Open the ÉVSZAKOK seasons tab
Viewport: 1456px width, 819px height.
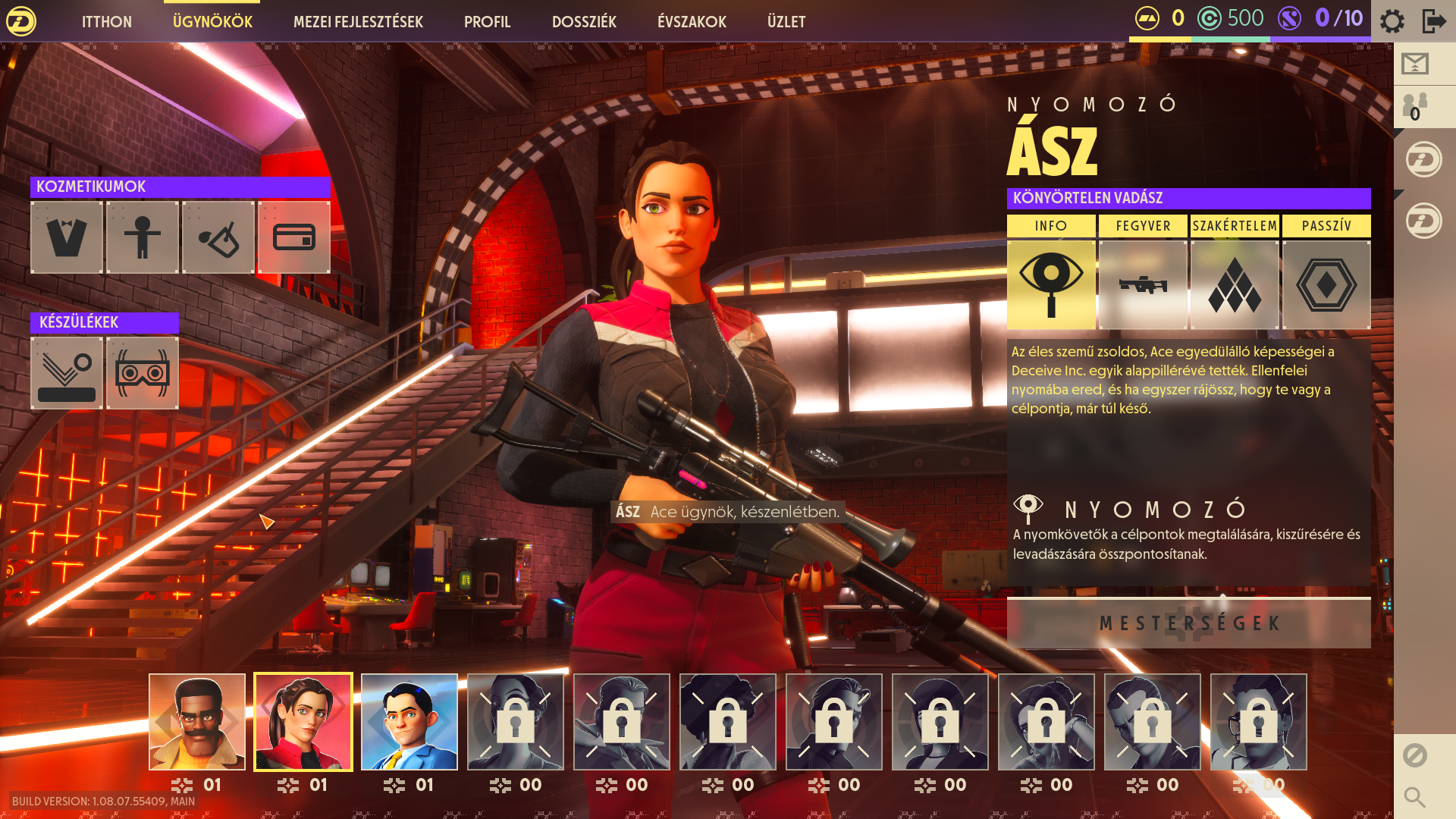point(692,22)
